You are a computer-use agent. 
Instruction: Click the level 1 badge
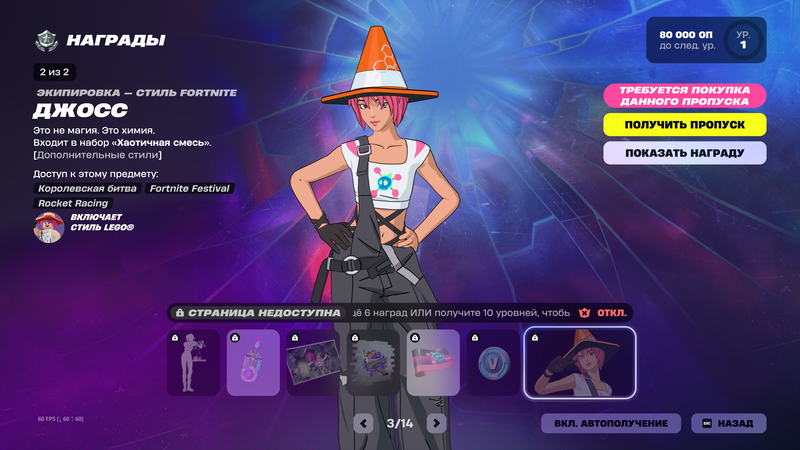[x=743, y=40]
